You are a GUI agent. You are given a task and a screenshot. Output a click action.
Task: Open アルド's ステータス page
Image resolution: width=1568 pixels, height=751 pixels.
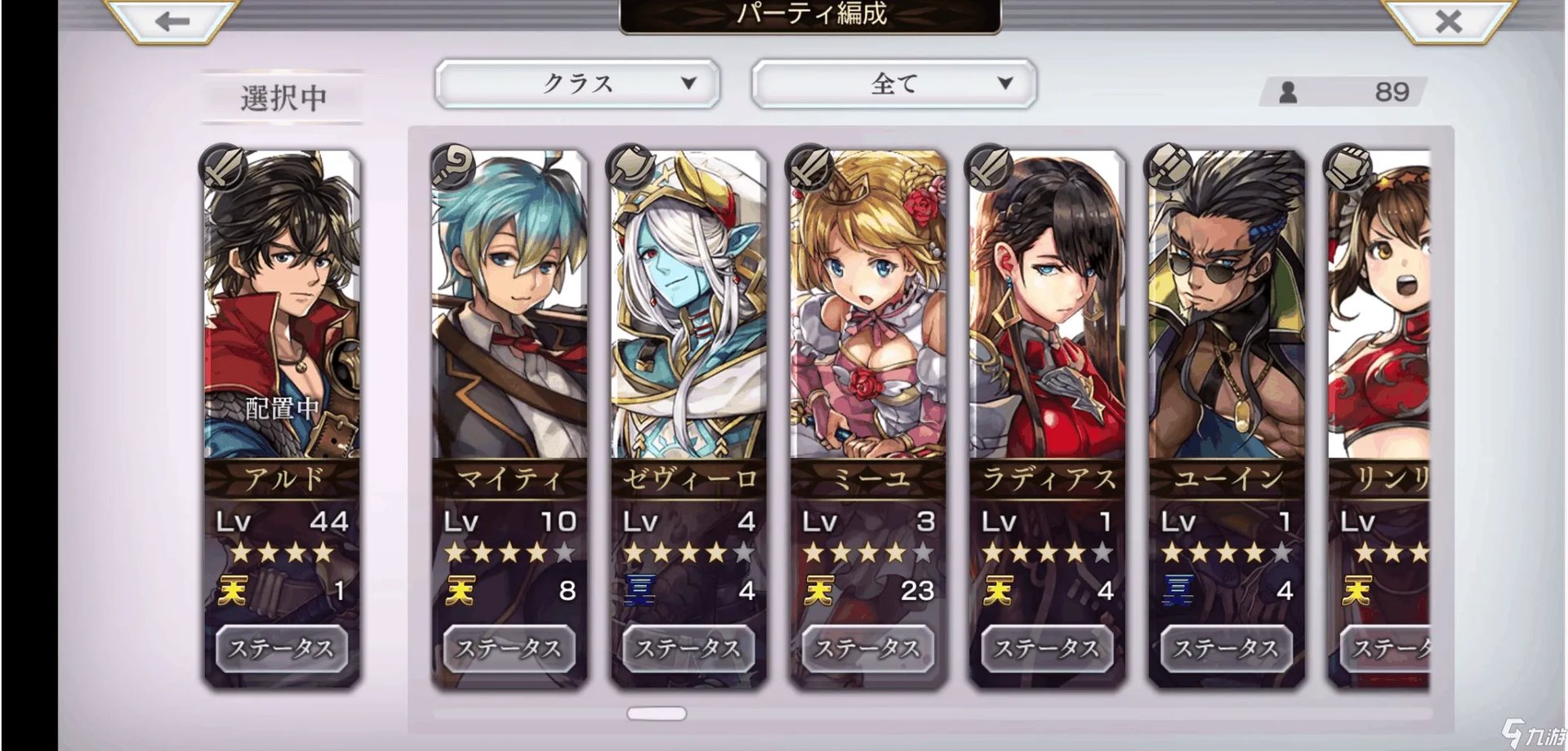281,648
